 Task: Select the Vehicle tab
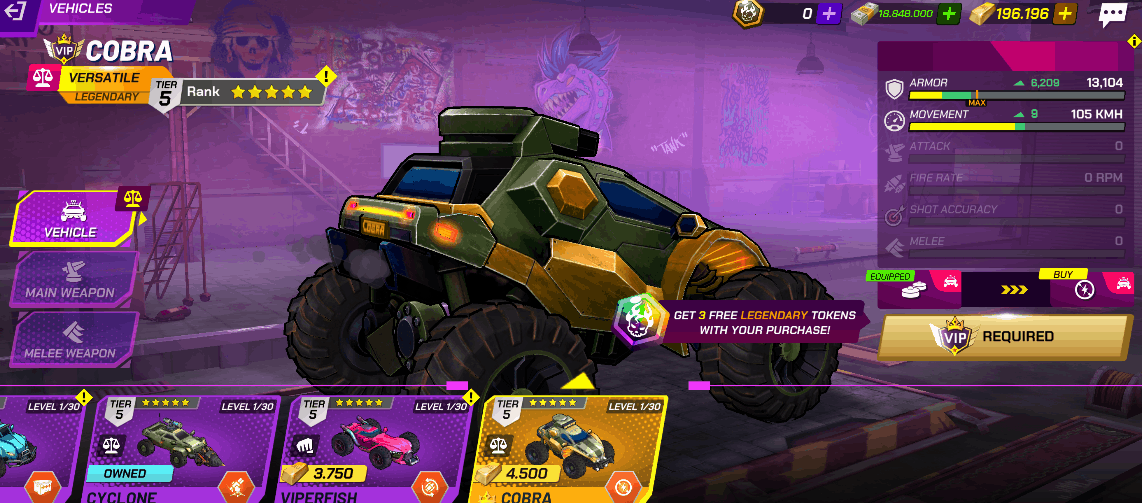[x=72, y=218]
